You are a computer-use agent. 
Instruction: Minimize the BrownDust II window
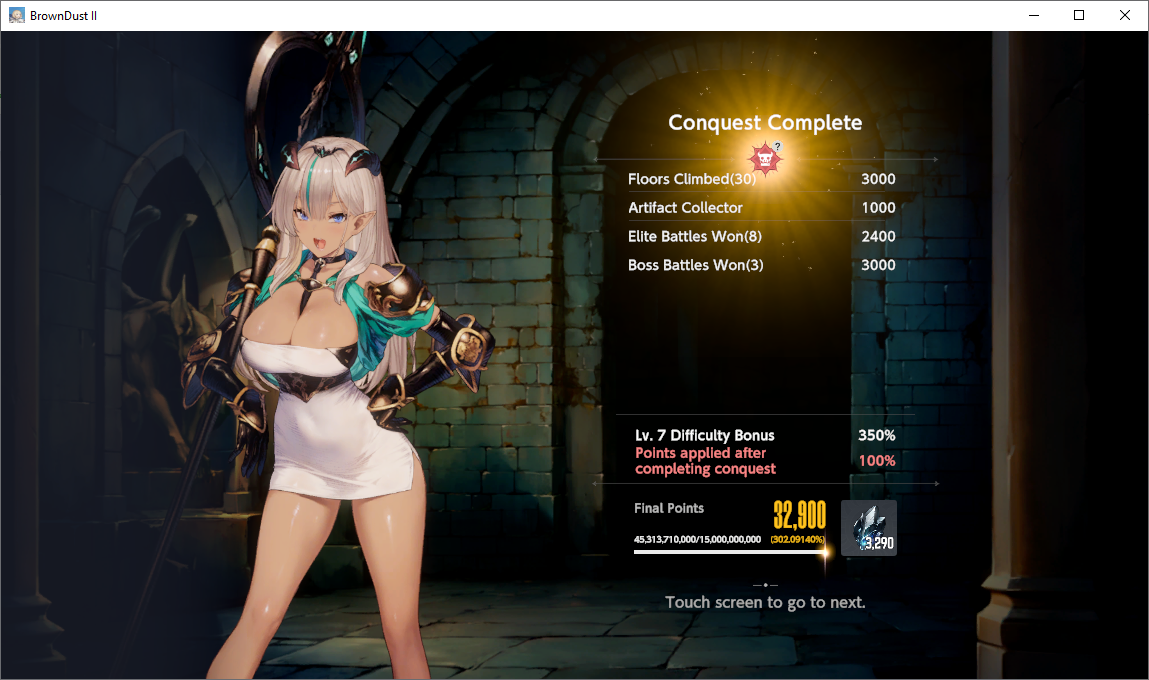tap(1033, 15)
